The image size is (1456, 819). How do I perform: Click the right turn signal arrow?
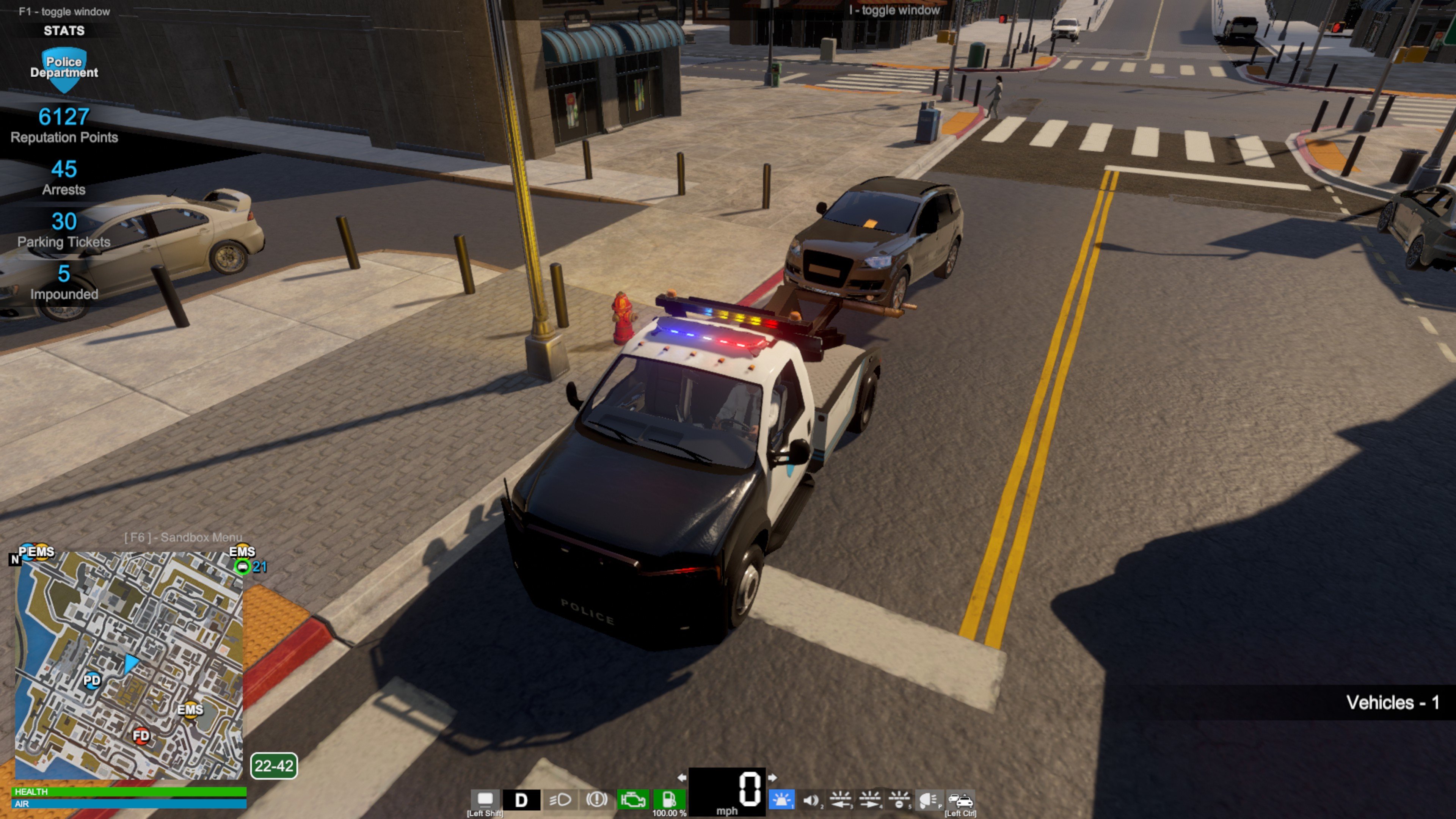(772, 778)
